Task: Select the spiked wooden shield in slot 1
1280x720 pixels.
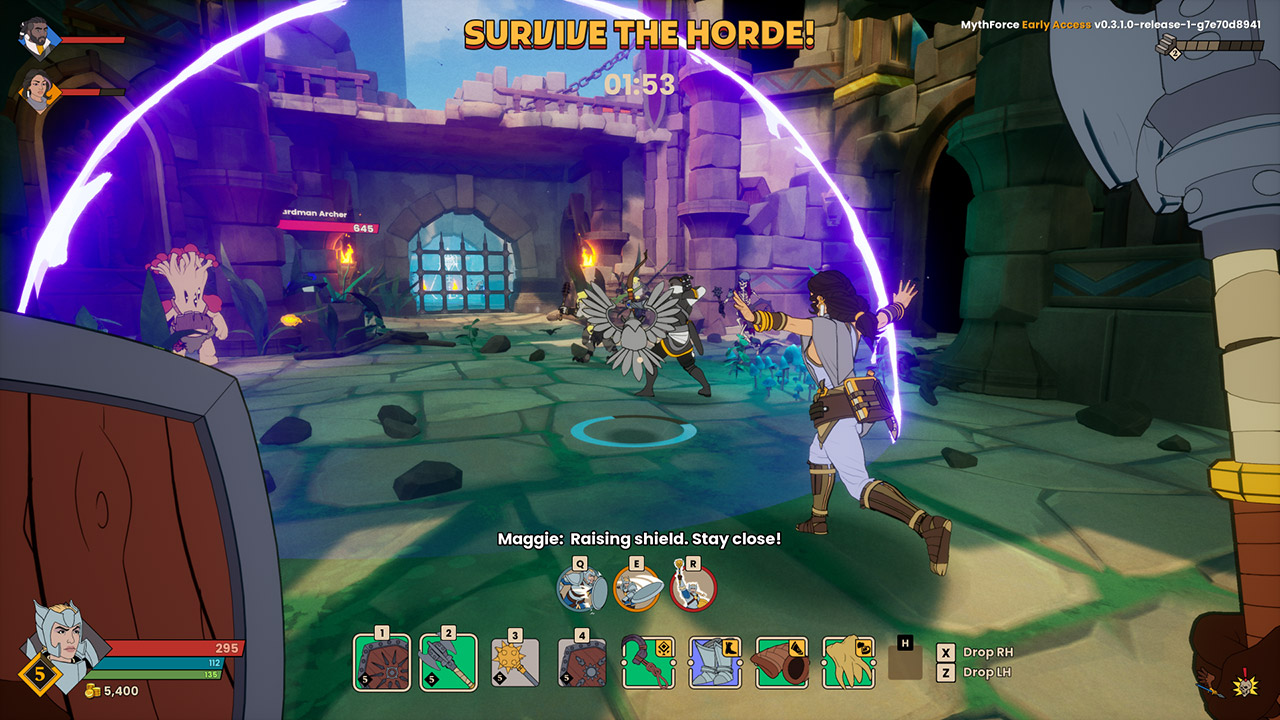Action: click(382, 662)
